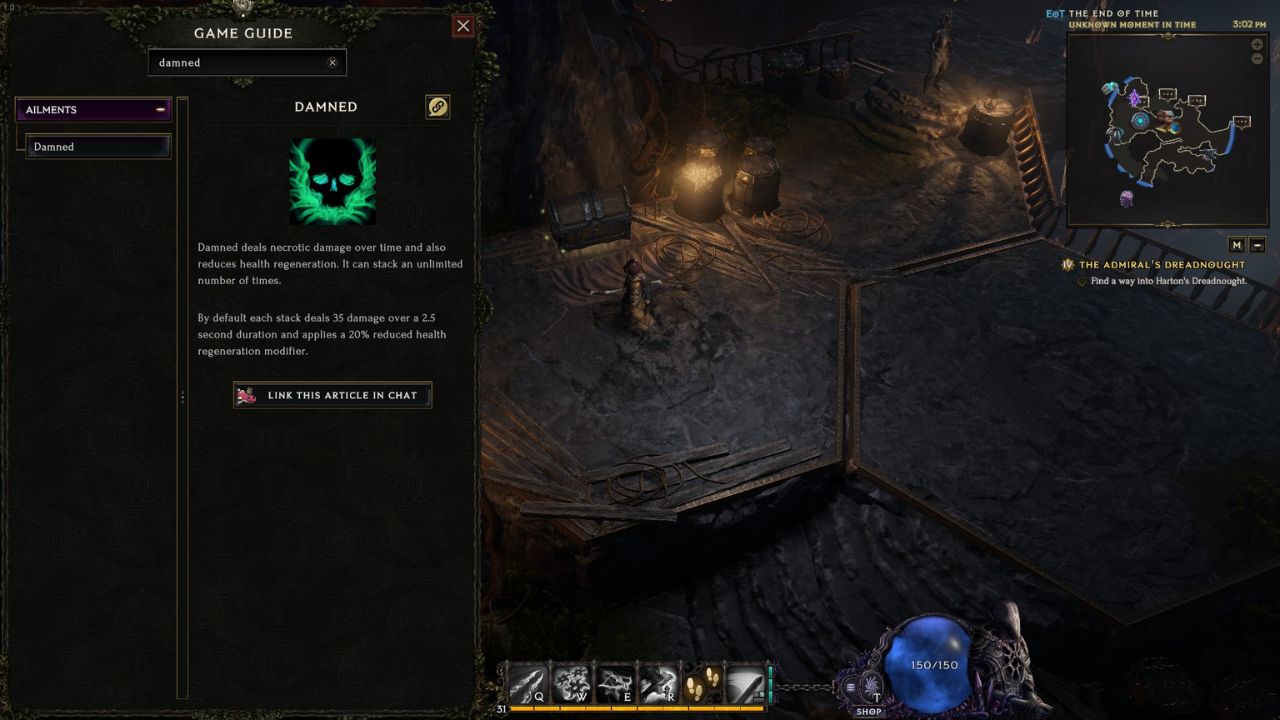
Task: Select the Q skill on the hotbar
Action: tap(526, 682)
